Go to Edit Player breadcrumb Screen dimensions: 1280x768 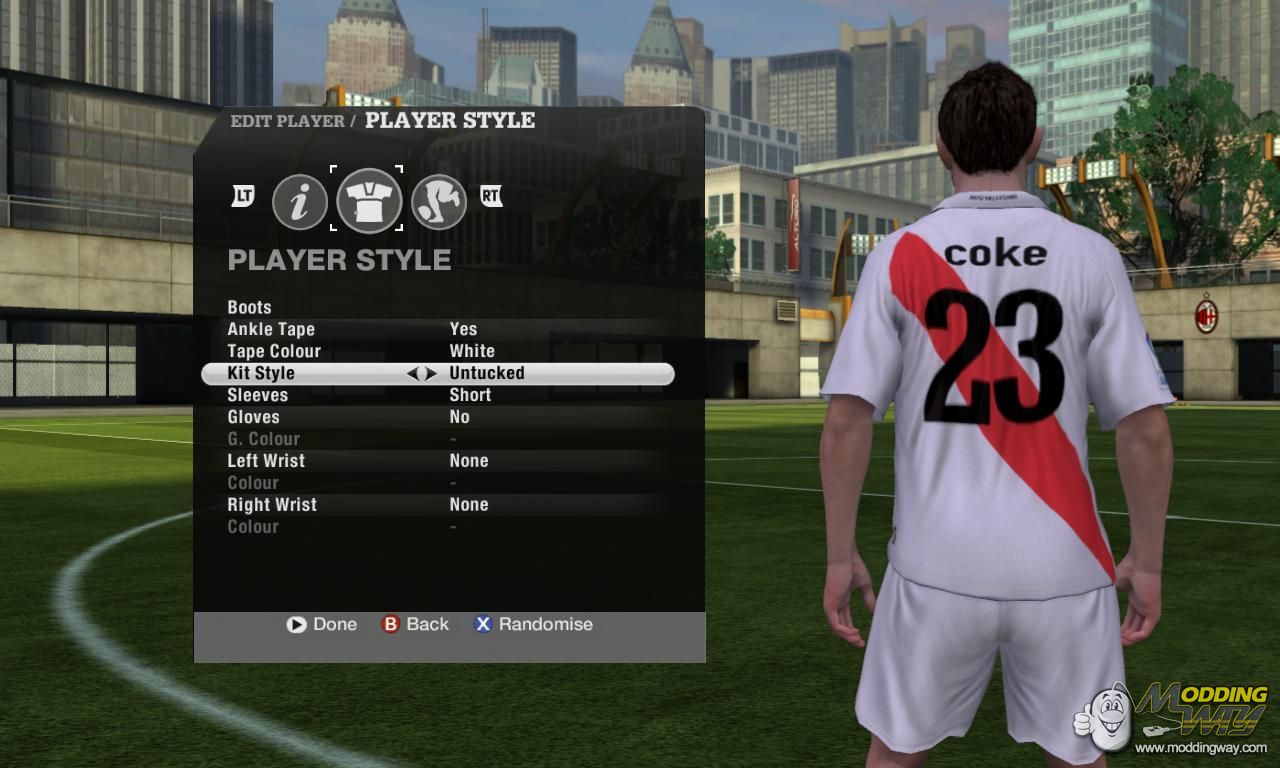pyautogui.click(x=286, y=121)
